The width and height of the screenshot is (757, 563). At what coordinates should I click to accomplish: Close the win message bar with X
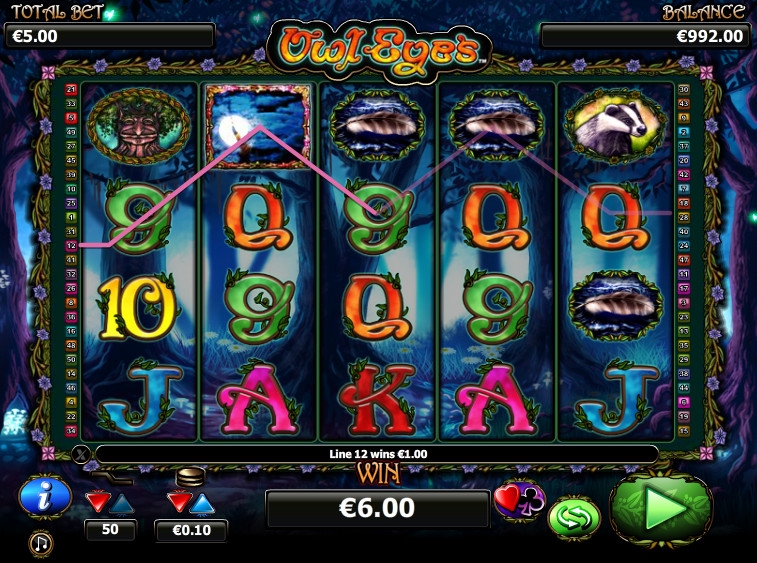pos(82,454)
